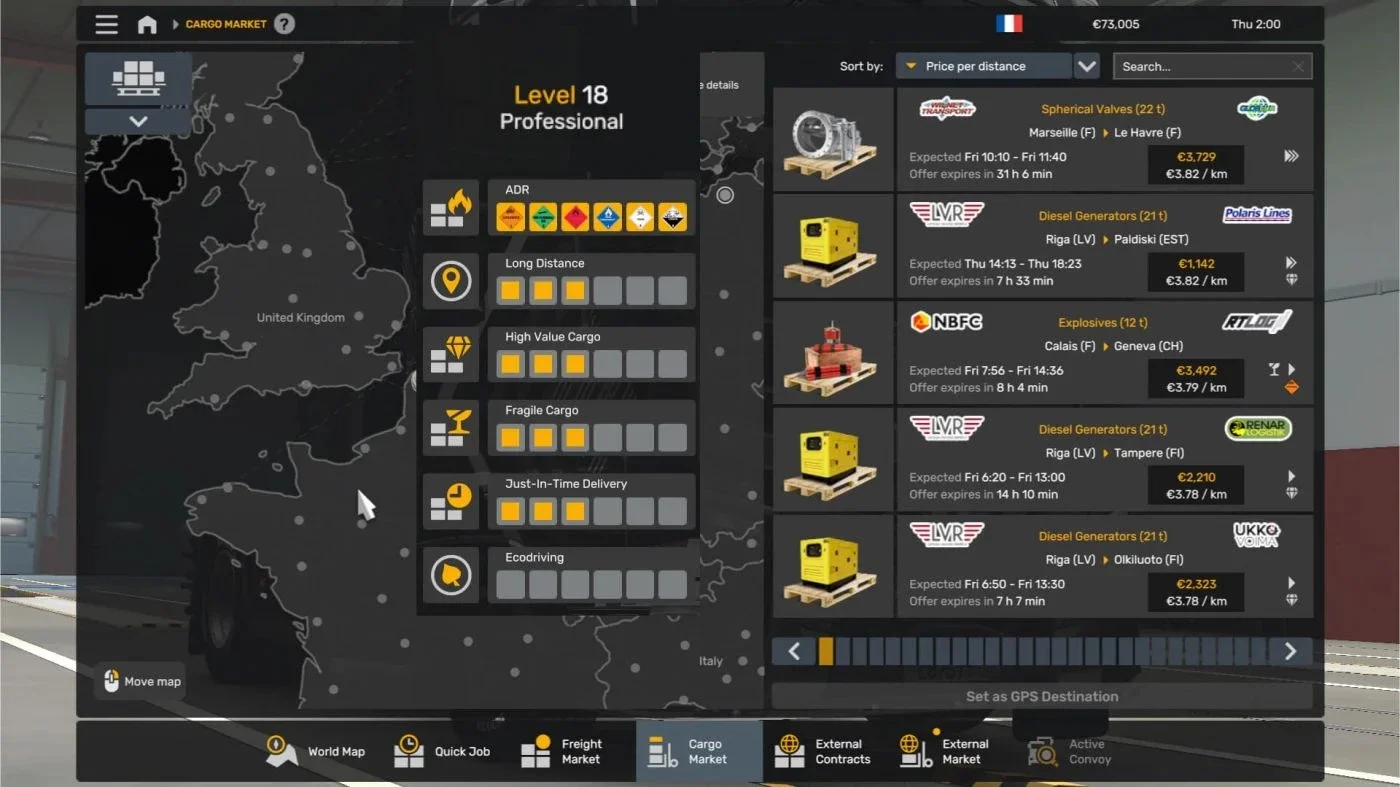
Task: Expand the chevron beside the sort dropdown
Action: tap(1087, 65)
